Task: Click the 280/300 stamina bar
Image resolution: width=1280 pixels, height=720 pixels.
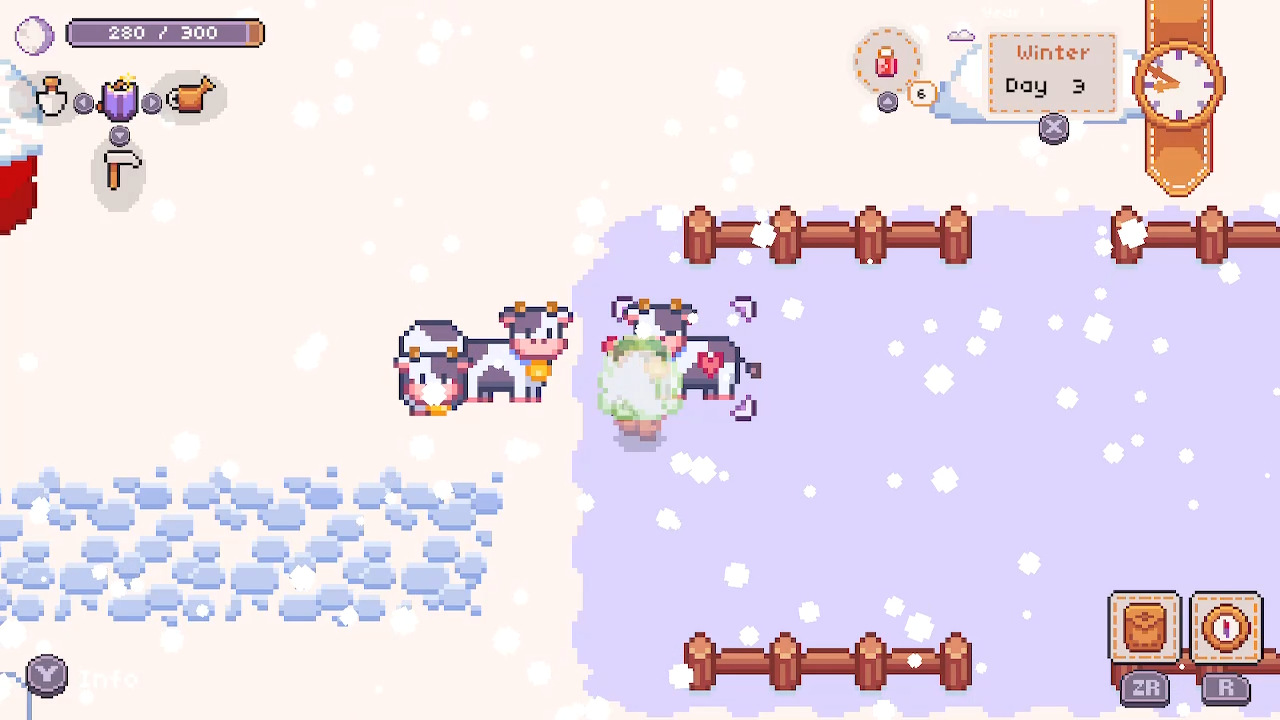Action: [165, 33]
